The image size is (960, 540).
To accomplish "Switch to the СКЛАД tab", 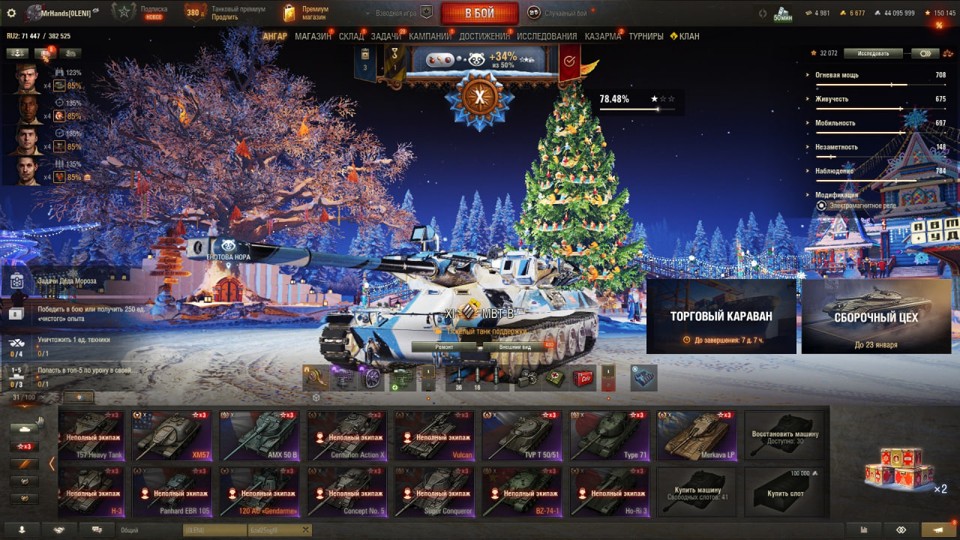I will [351, 37].
